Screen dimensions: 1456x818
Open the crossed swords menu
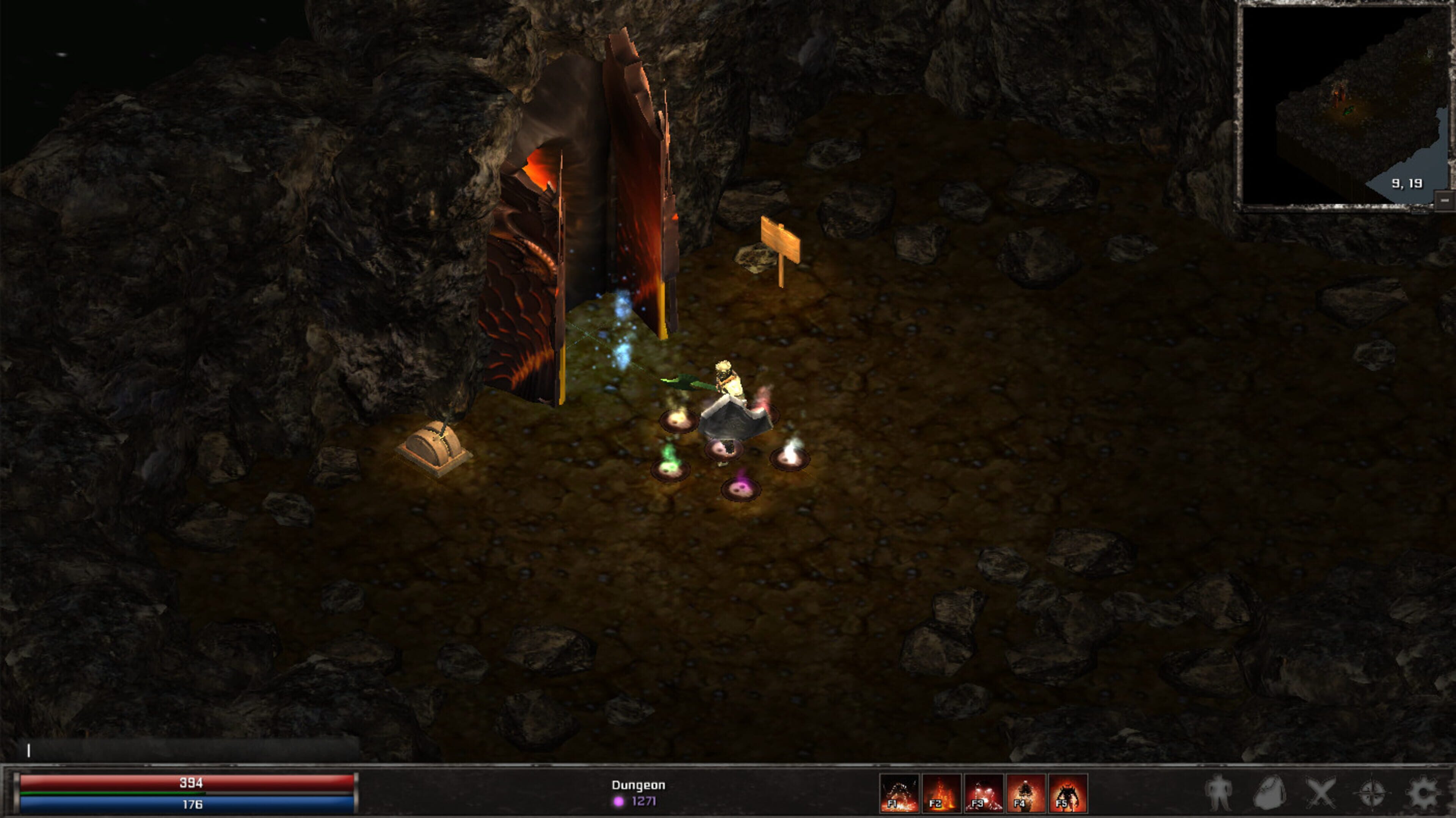[x=1321, y=793]
